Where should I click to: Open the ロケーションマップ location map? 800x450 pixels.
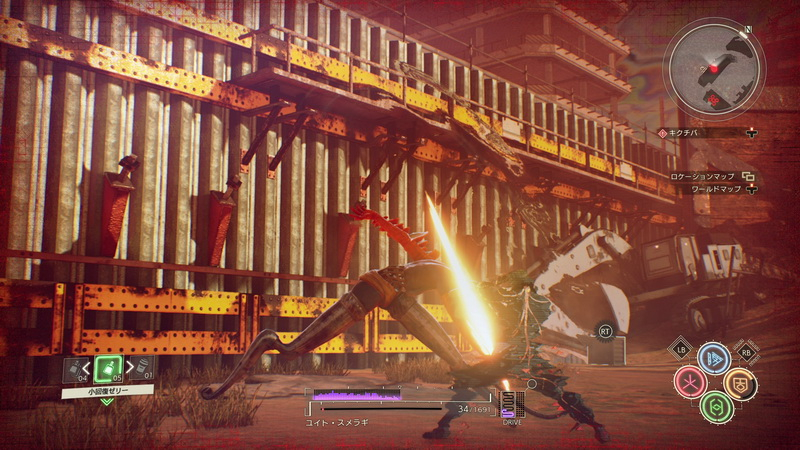[708, 176]
